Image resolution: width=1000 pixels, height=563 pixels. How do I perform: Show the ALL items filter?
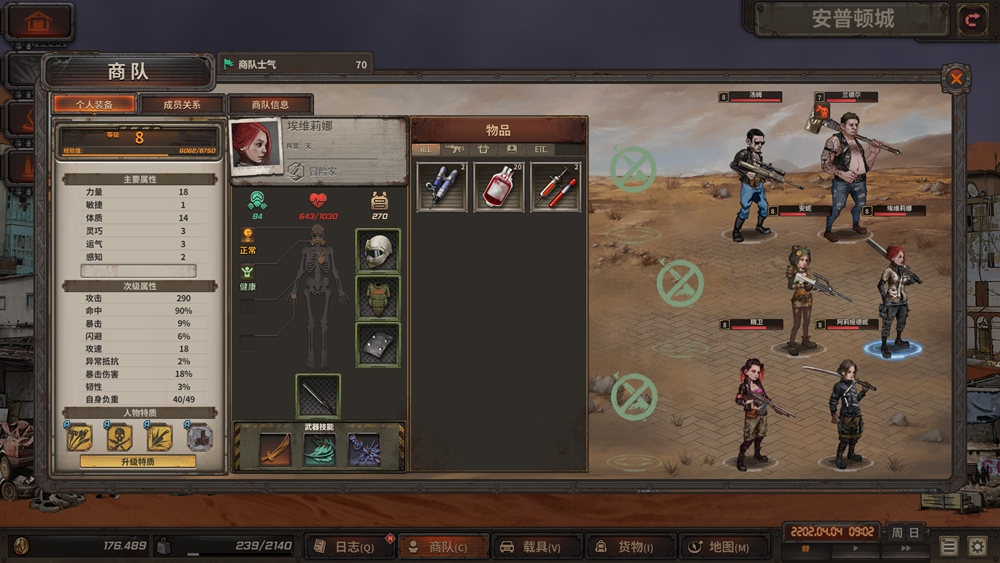[x=425, y=149]
